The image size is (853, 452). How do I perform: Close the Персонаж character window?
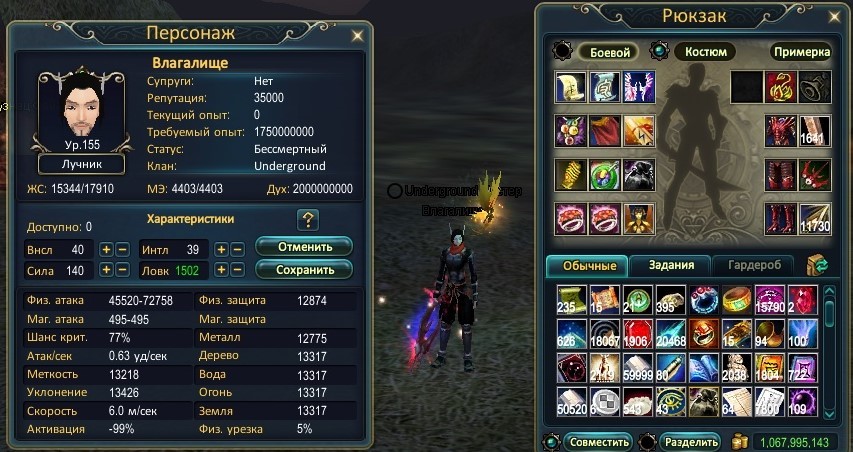(358, 35)
